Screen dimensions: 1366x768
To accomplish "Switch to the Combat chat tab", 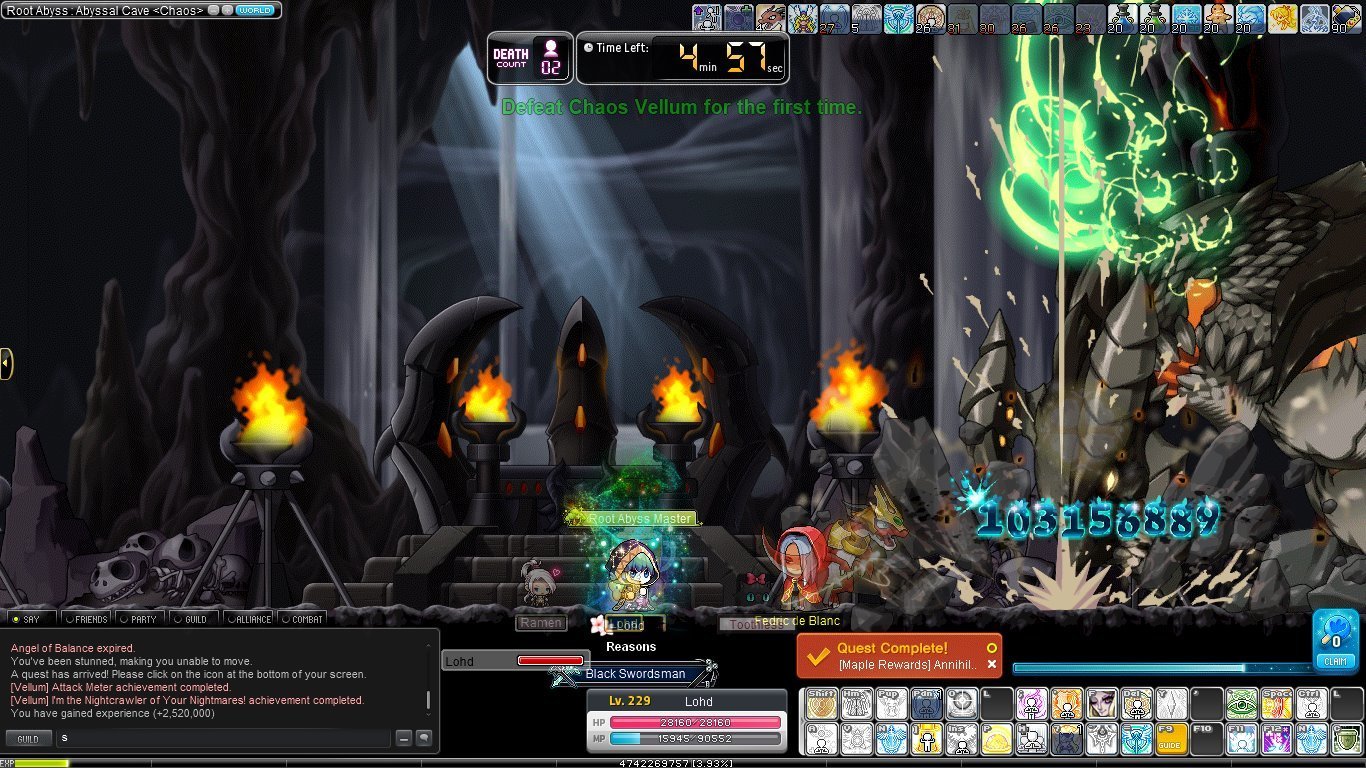I will point(302,619).
